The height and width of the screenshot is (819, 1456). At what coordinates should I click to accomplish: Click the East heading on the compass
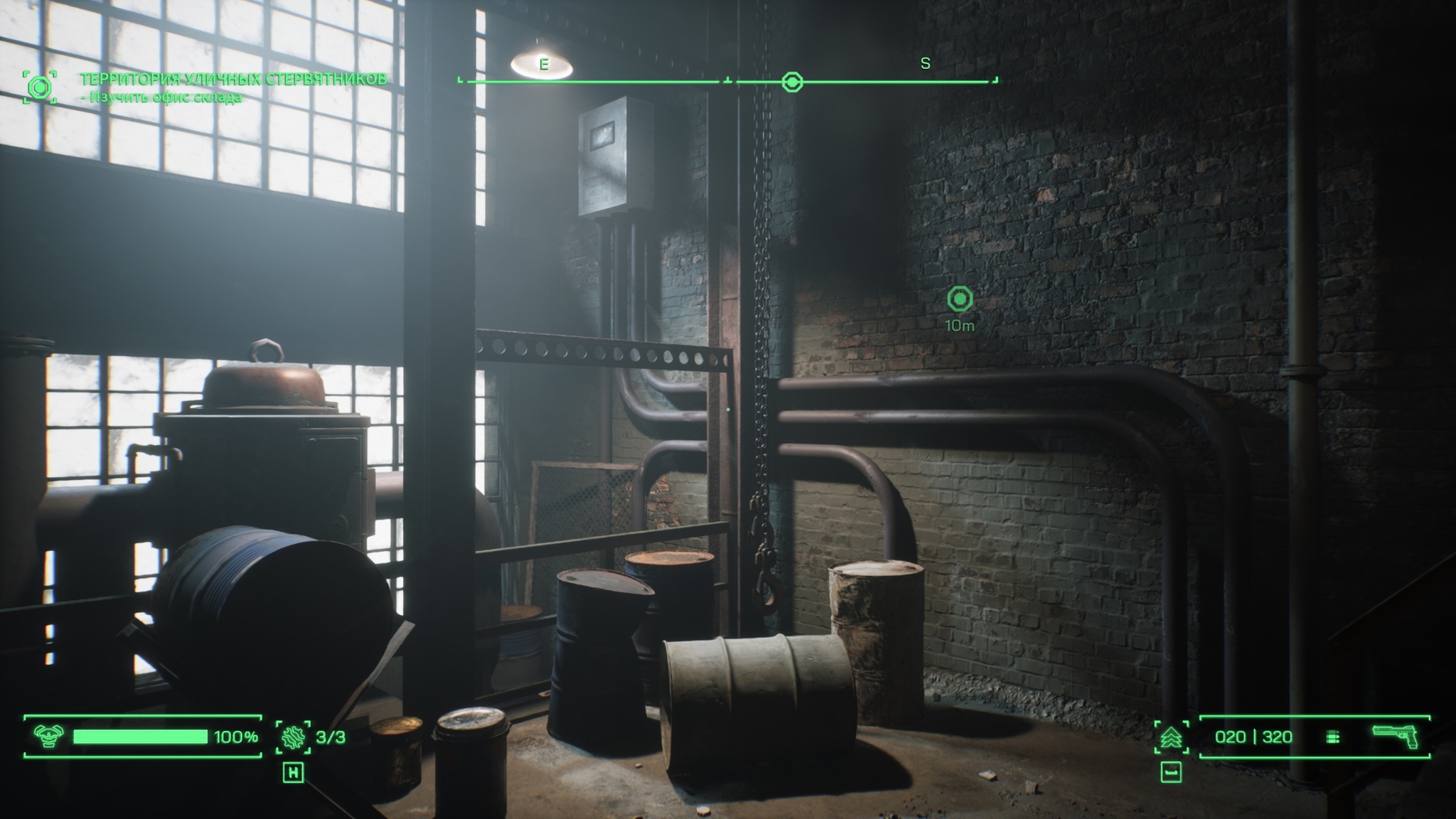(544, 65)
